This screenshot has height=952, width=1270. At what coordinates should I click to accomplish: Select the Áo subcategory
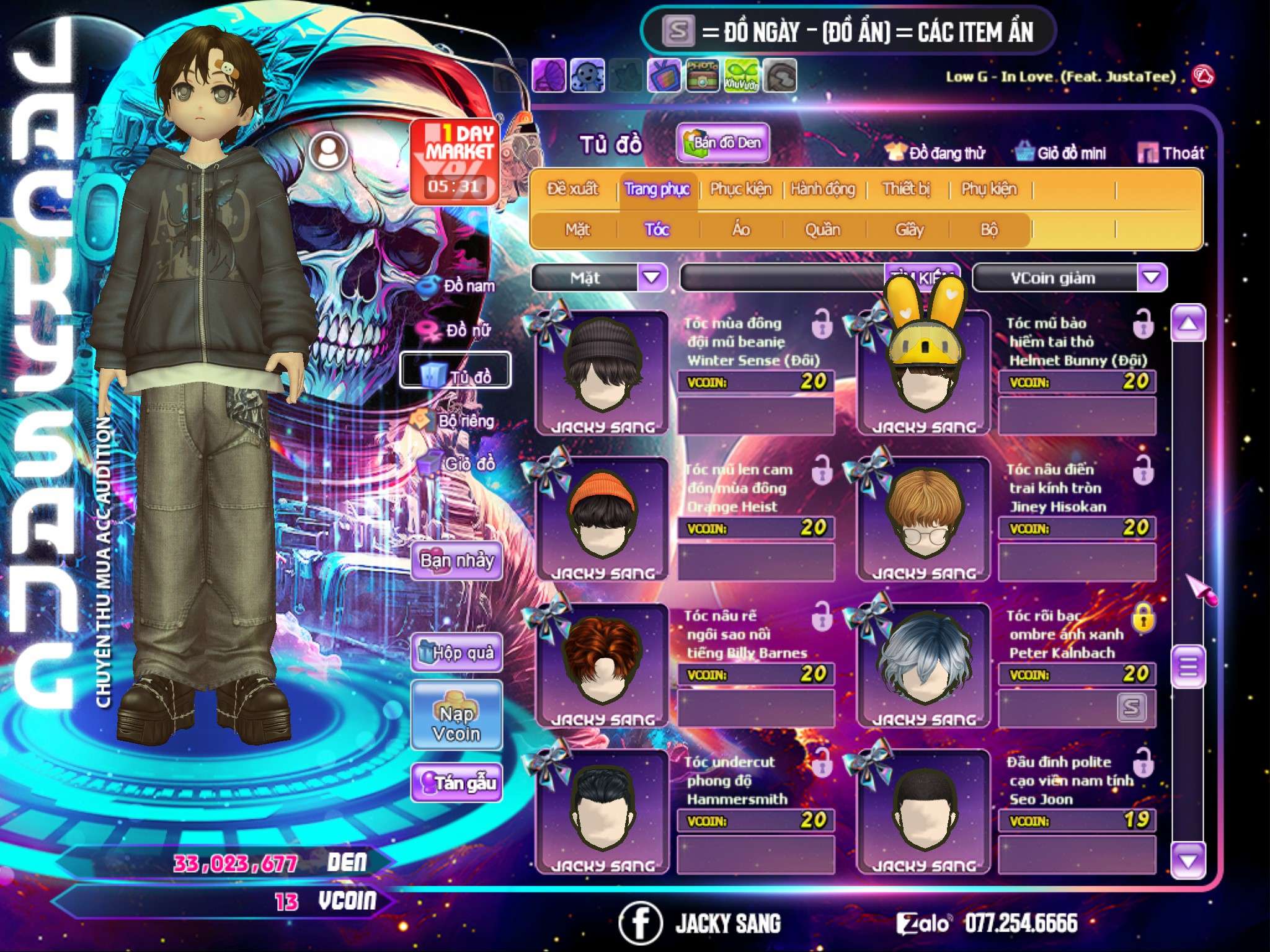coord(741,230)
